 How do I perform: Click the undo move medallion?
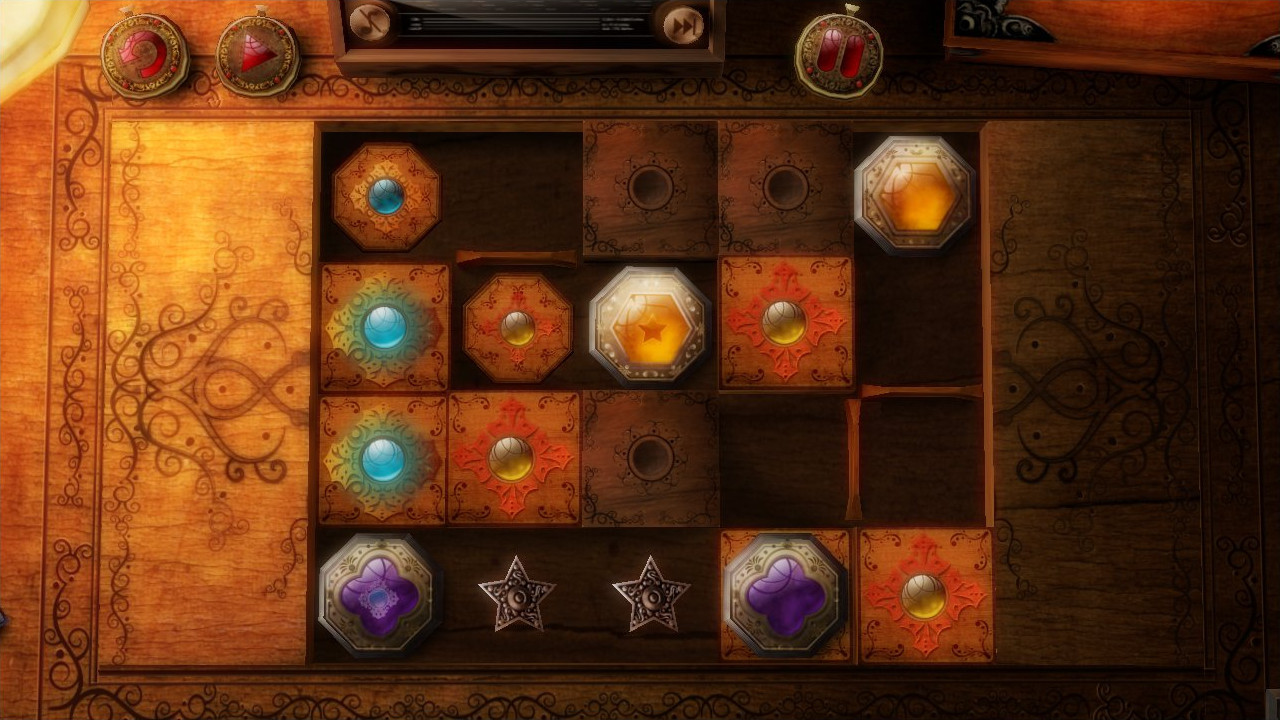145,55
